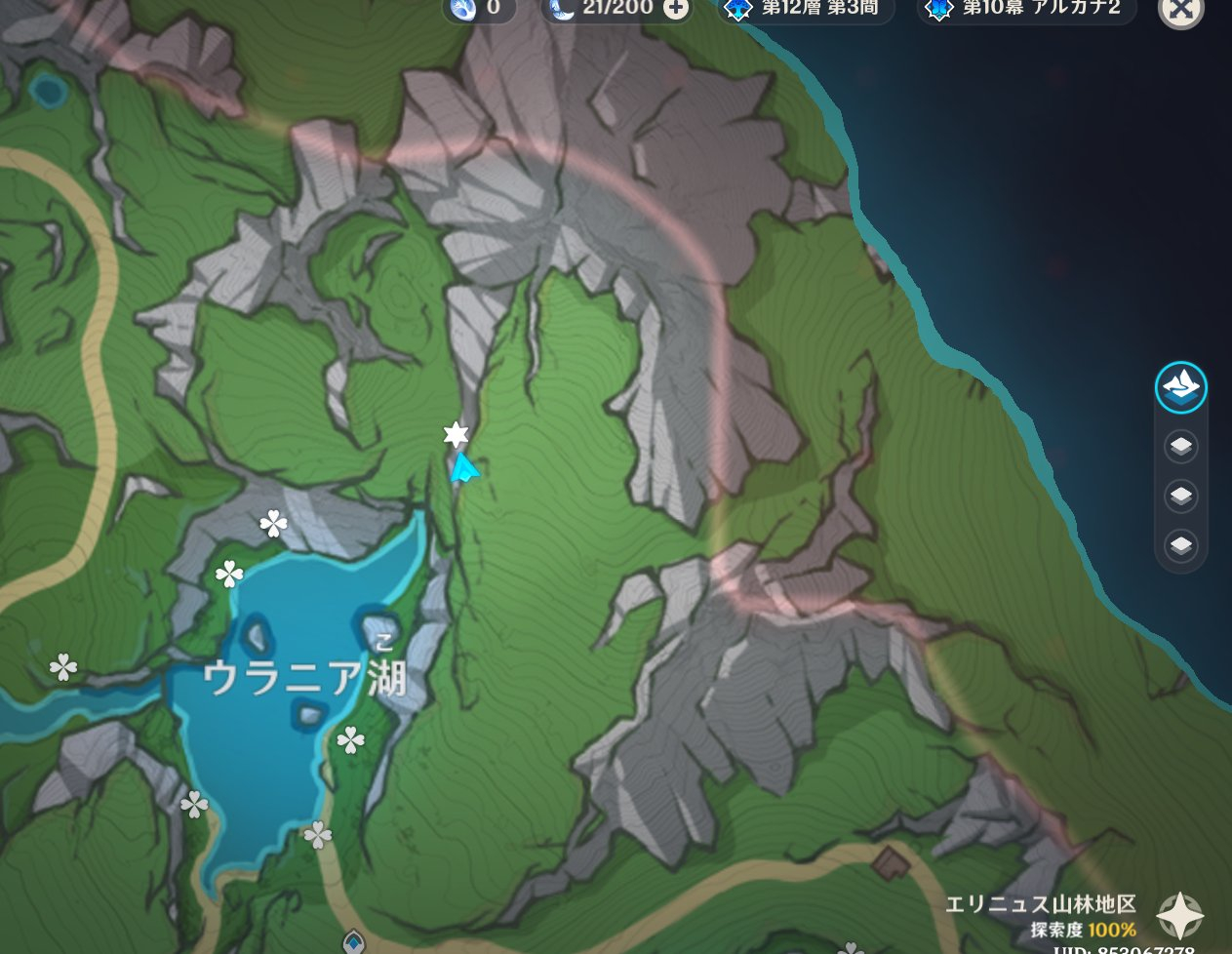Viewport: 1232px width, 954px height.
Task: Select the brown house map marker
Action: (891, 861)
